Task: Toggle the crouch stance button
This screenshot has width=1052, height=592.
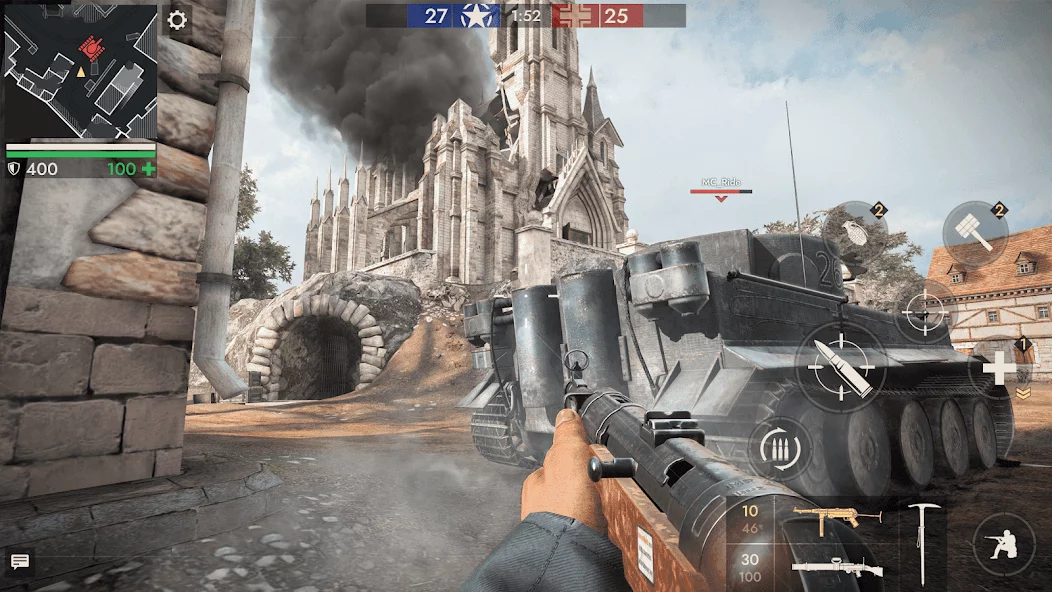Action: pos(1003,544)
